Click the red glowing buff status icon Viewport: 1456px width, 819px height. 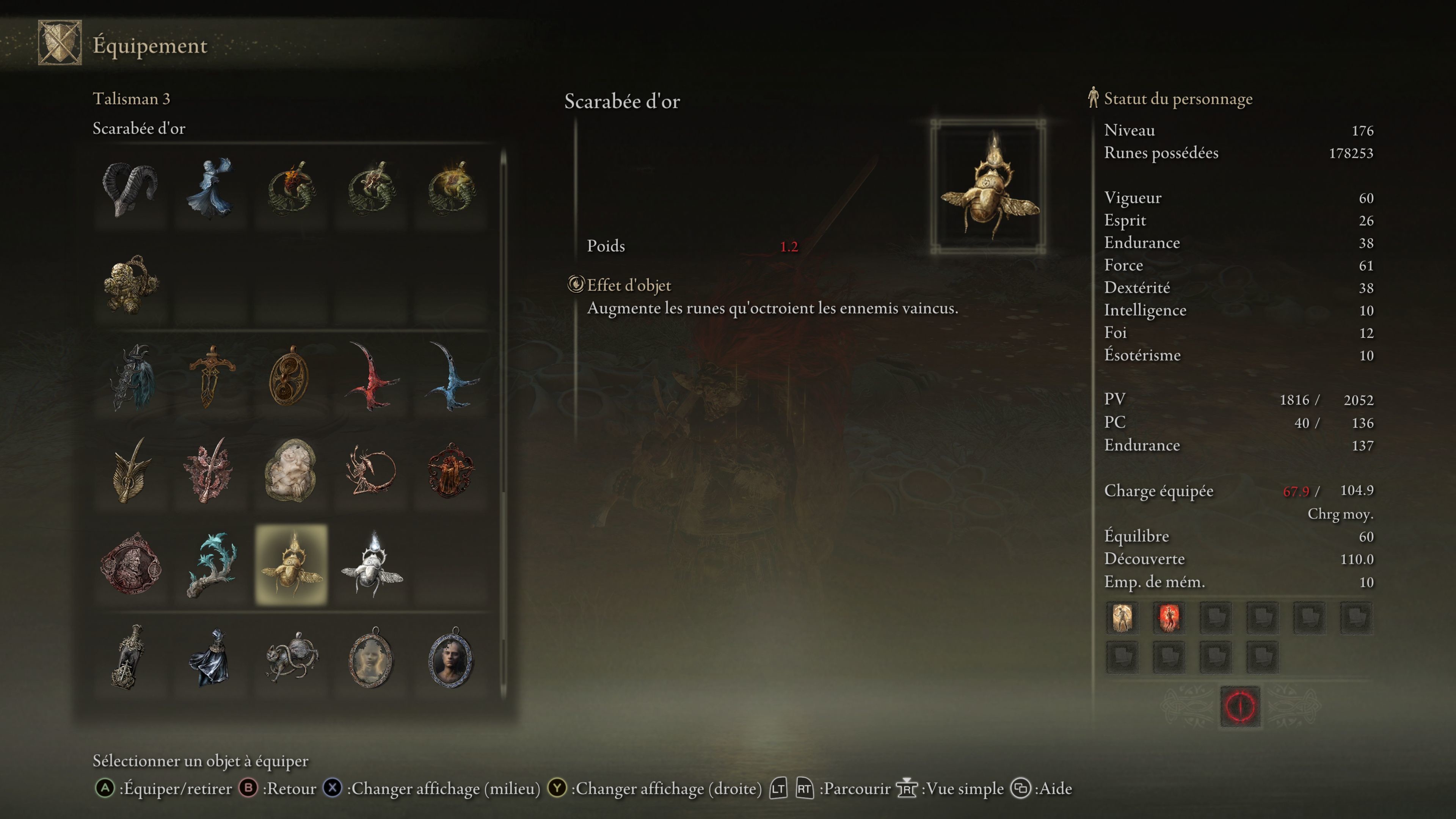[1169, 617]
